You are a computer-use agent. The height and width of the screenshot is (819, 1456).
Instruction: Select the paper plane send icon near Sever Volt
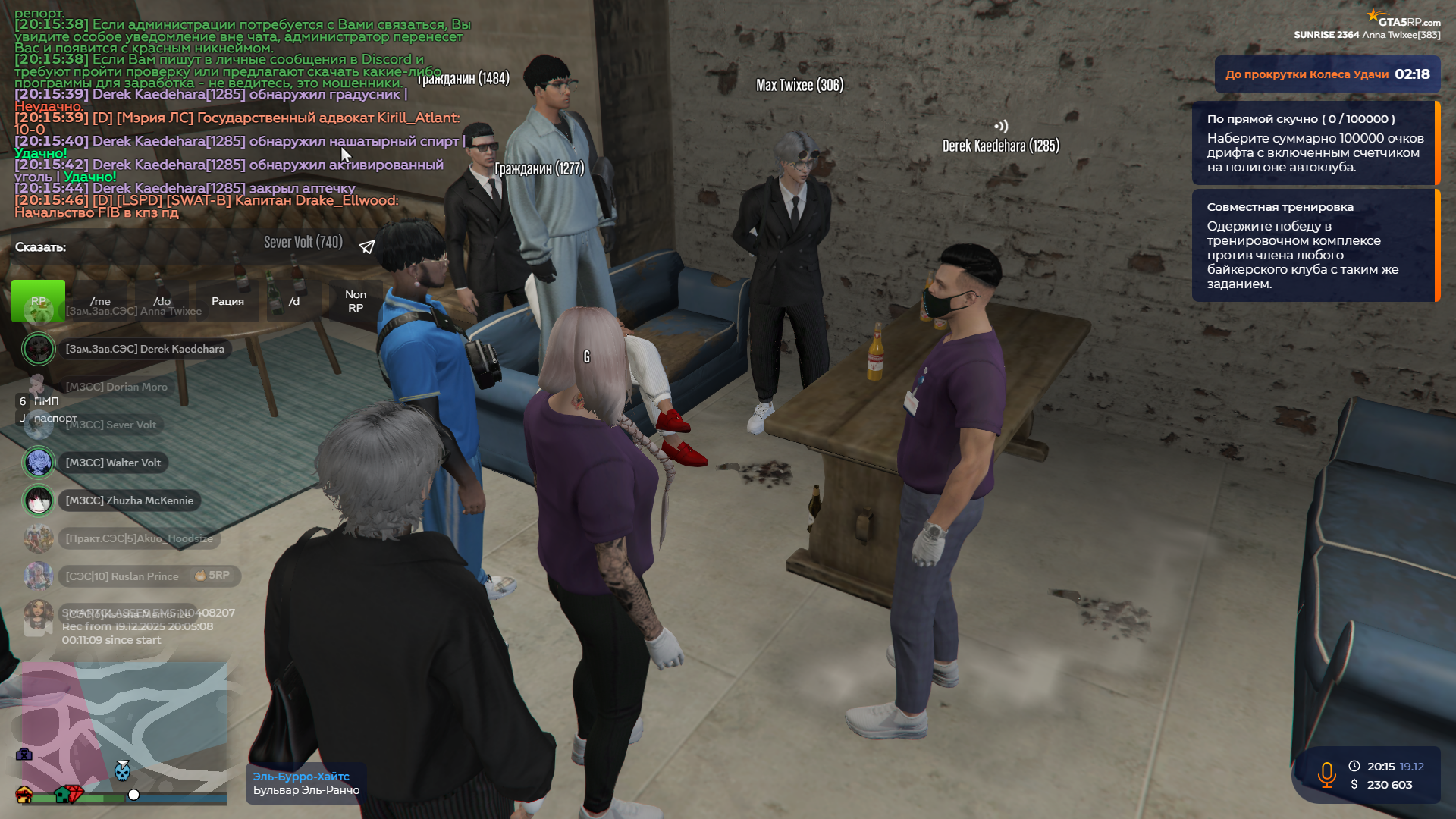(x=367, y=246)
